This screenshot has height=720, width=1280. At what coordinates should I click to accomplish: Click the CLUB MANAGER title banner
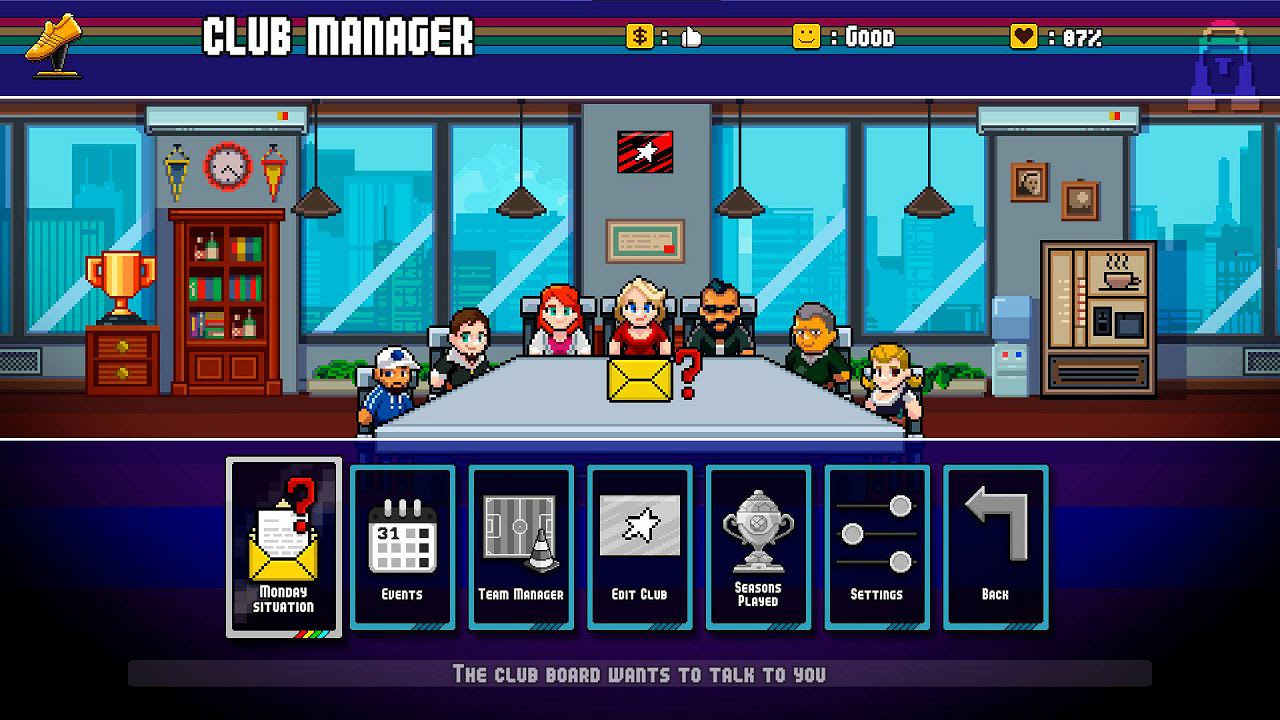pyautogui.click(x=335, y=40)
